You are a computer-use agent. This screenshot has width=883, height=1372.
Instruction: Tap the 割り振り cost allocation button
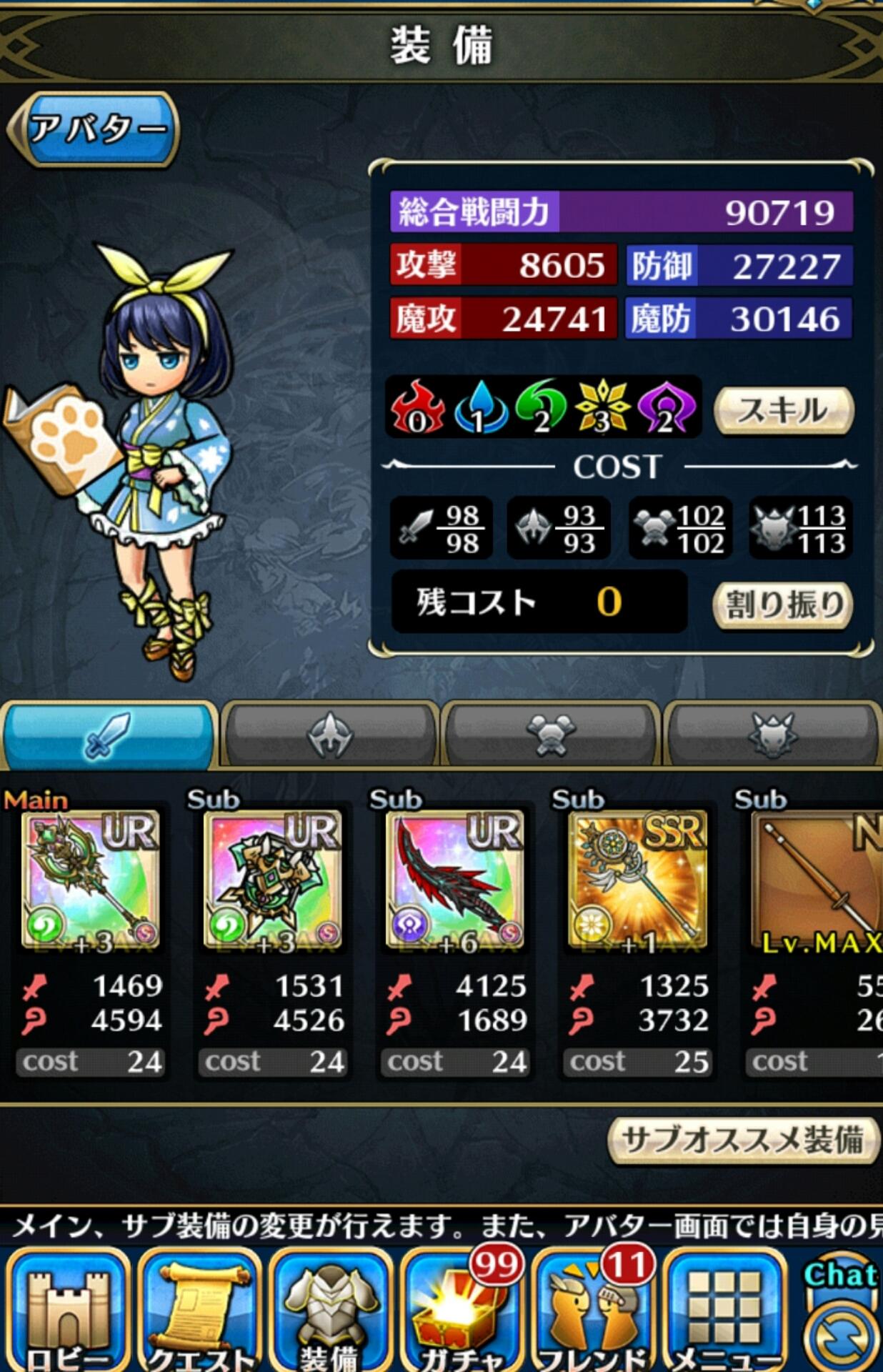point(782,605)
